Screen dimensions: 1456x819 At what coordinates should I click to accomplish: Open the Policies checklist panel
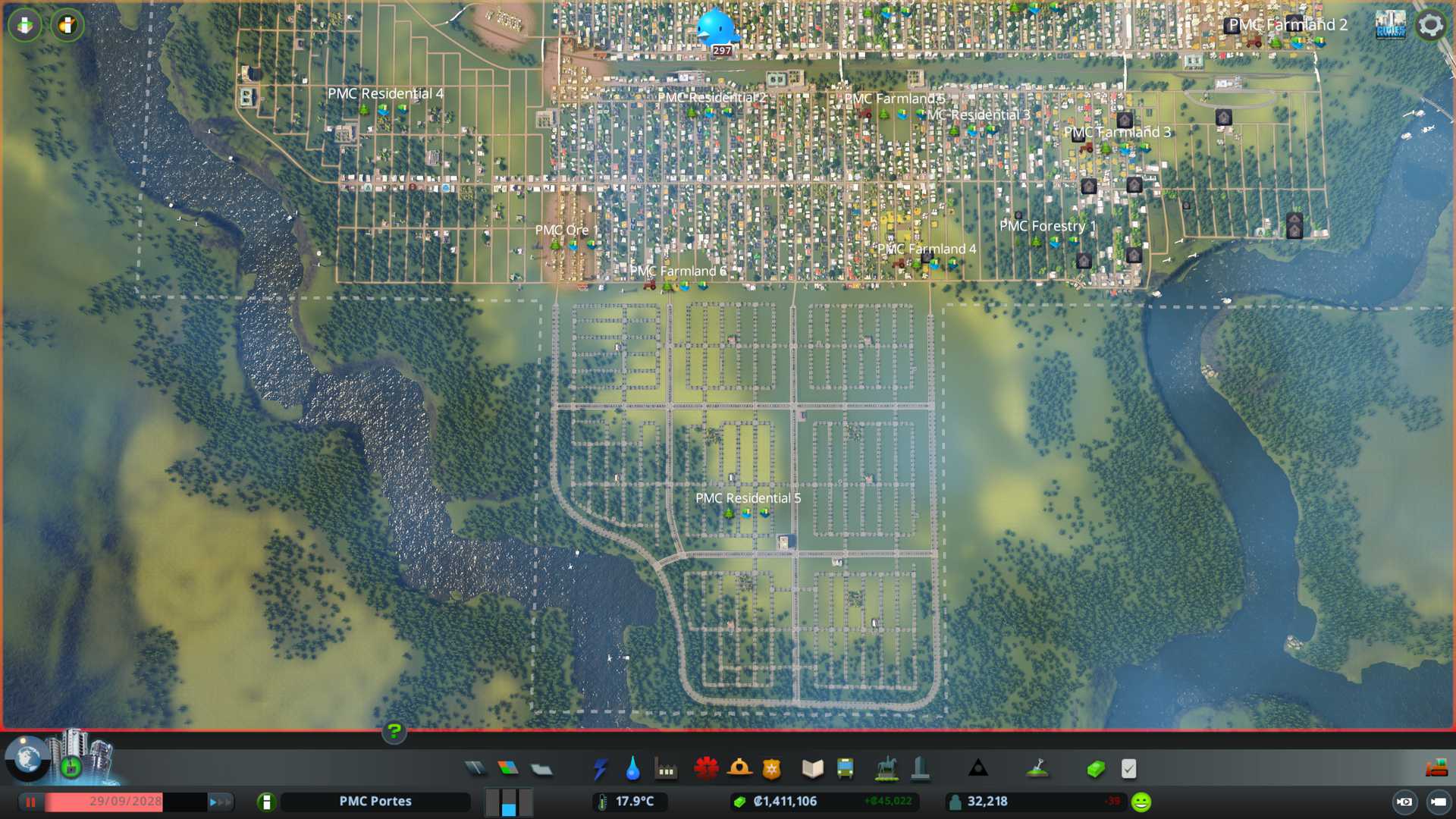pyautogui.click(x=1128, y=769)
